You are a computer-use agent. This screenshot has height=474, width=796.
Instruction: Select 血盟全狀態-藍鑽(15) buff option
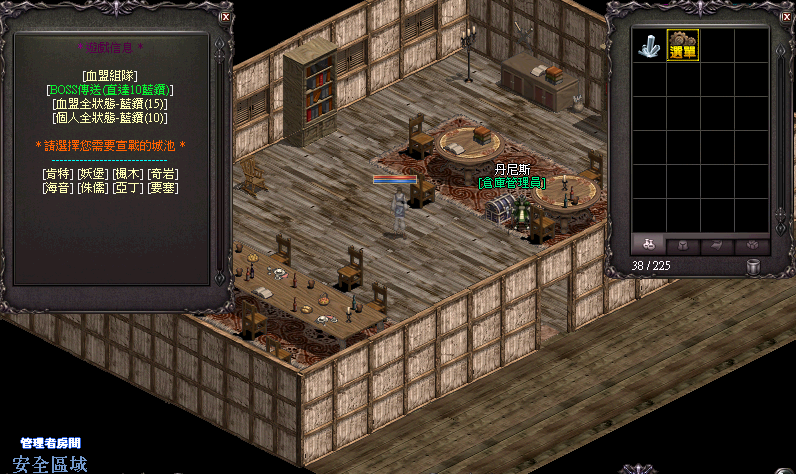click(110, 103)
